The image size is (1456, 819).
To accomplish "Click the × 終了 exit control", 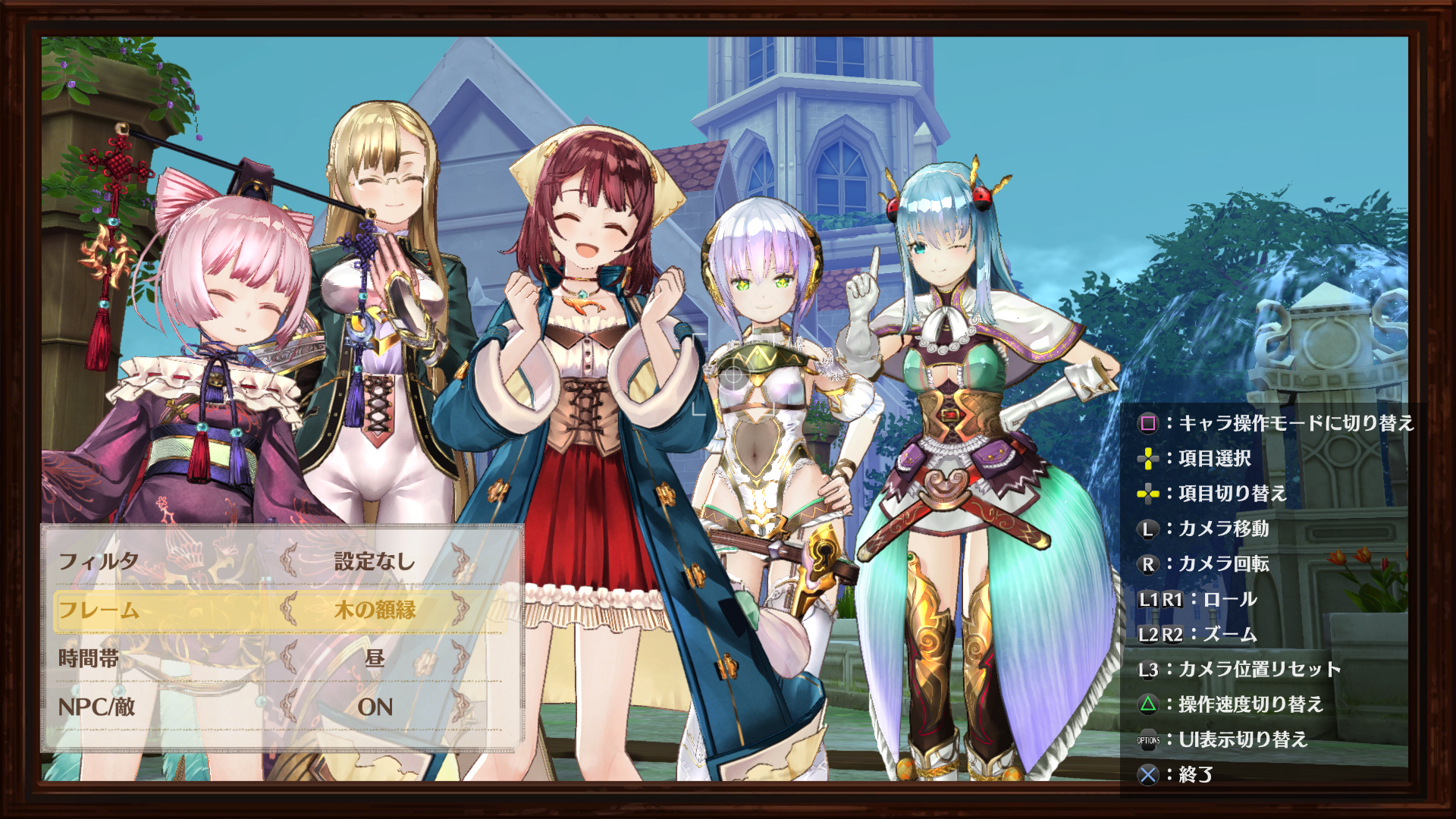I will tap(1147, 775).
